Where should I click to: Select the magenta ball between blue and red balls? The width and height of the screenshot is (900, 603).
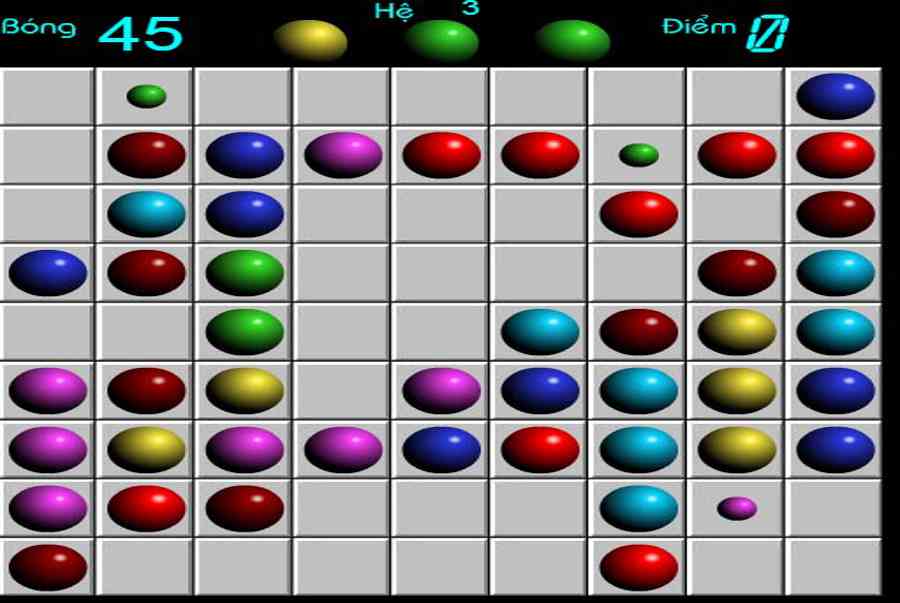[343, 155]
